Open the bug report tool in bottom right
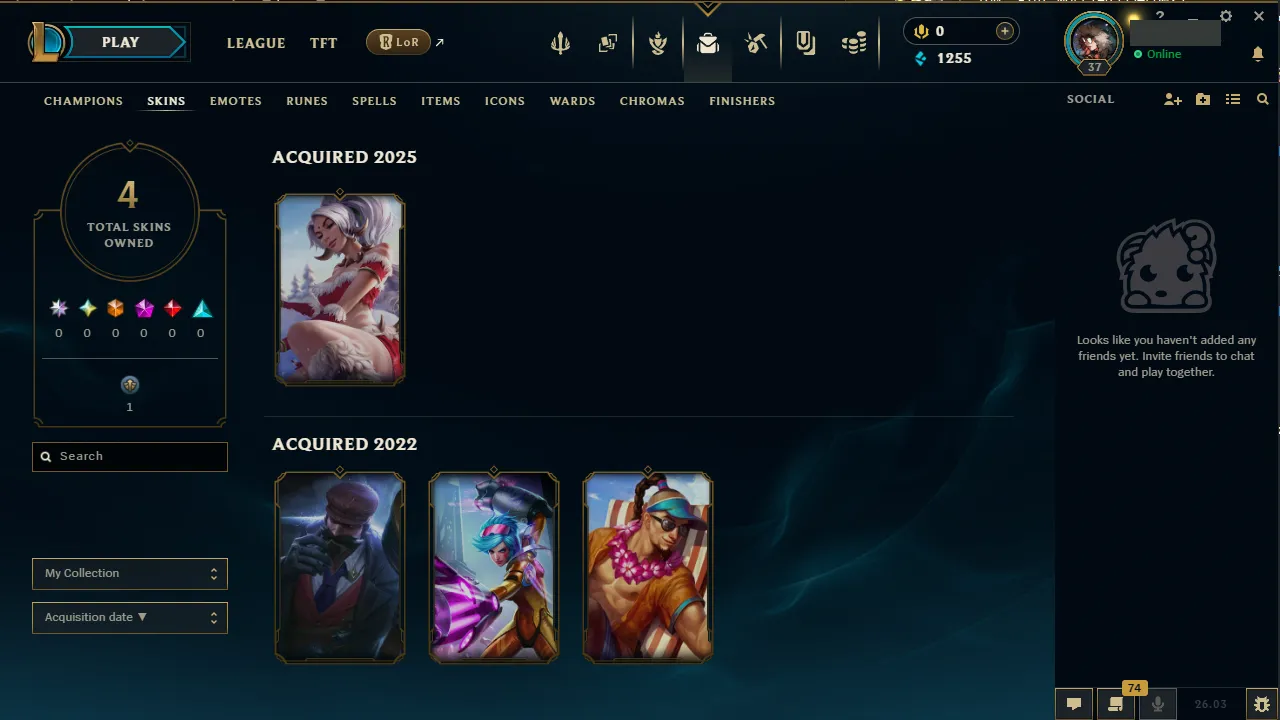Image resolution: width=1280 pixels, height=720 pixels. (x=1261, y=703)
